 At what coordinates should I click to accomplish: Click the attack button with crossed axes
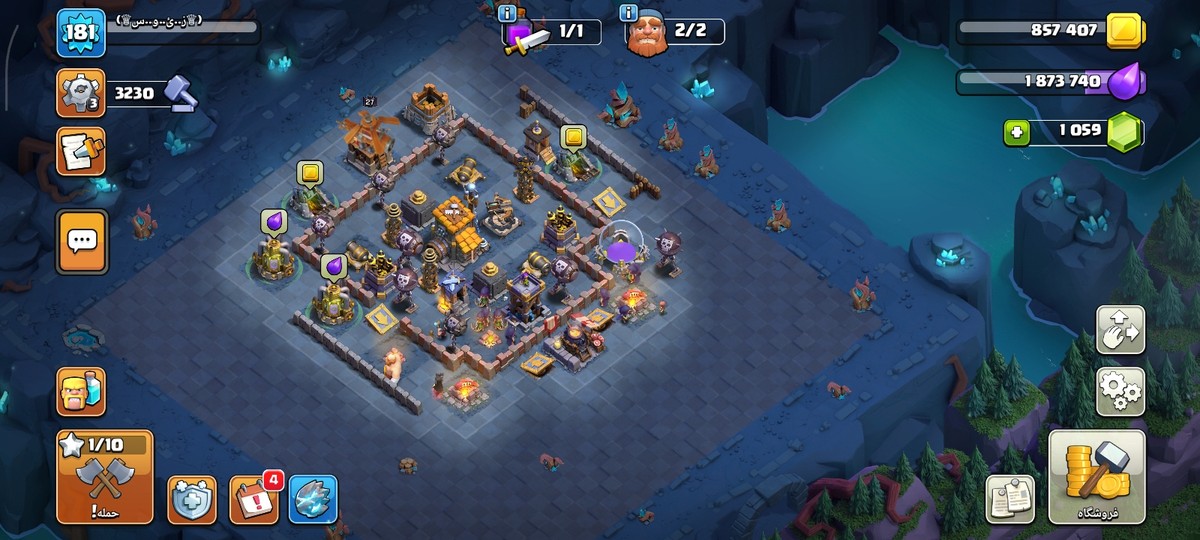(x=105, y=477)
